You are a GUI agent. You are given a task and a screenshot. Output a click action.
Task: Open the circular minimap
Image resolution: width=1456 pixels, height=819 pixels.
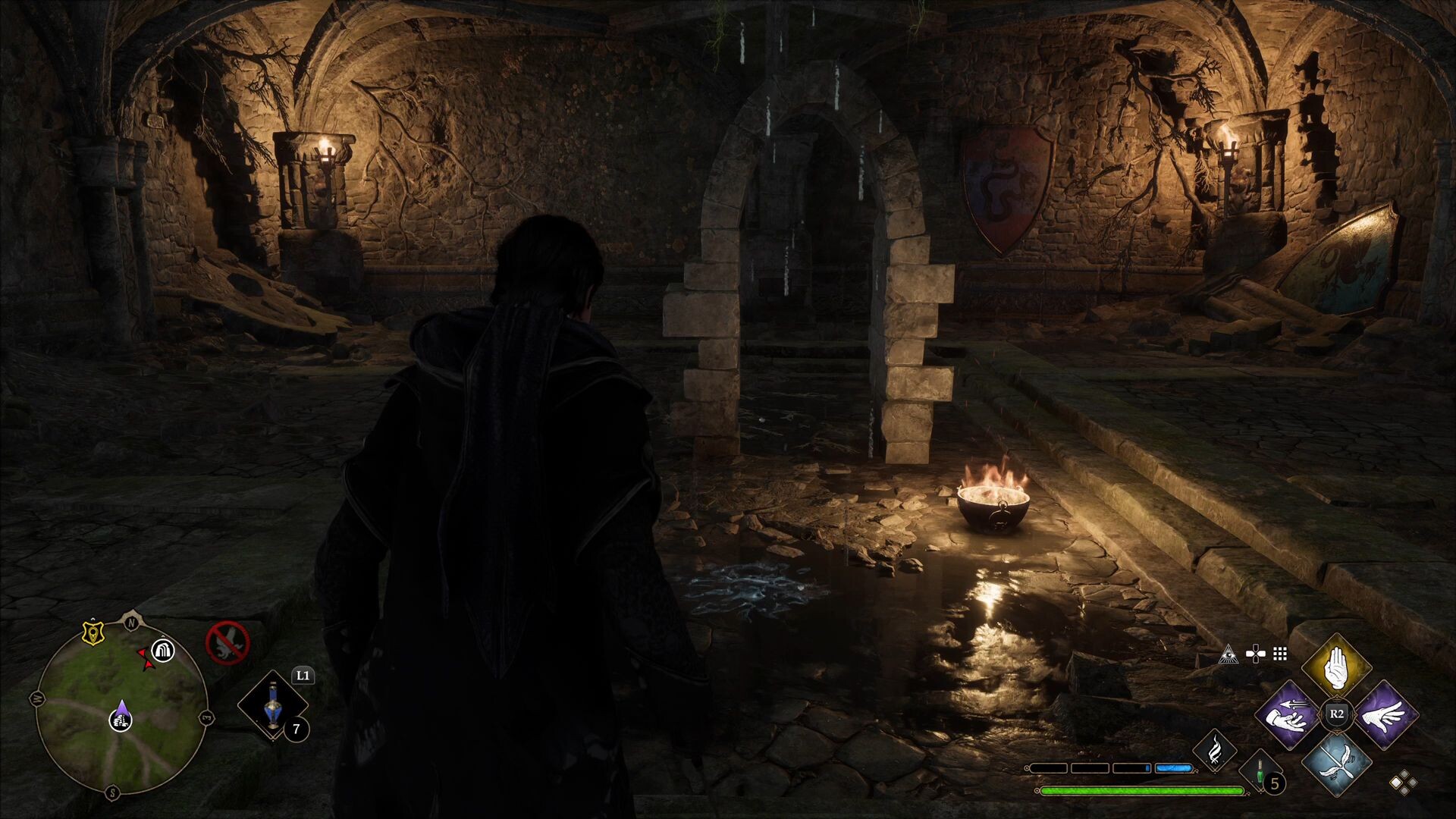(121, 707)
